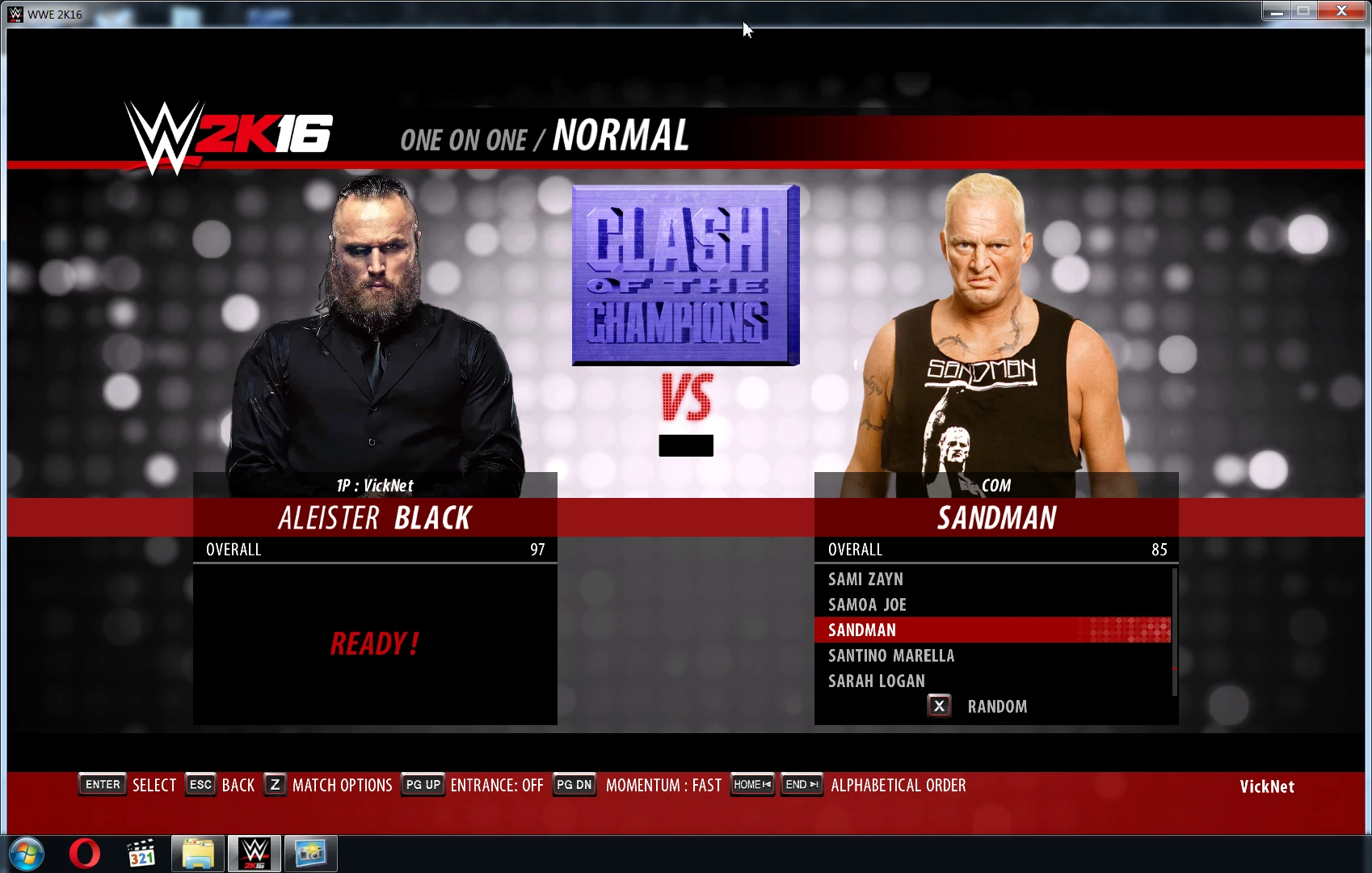Click the ESC BACK prompt
The width and height of the screenshot is (1372, 873).
click(200, 784)
